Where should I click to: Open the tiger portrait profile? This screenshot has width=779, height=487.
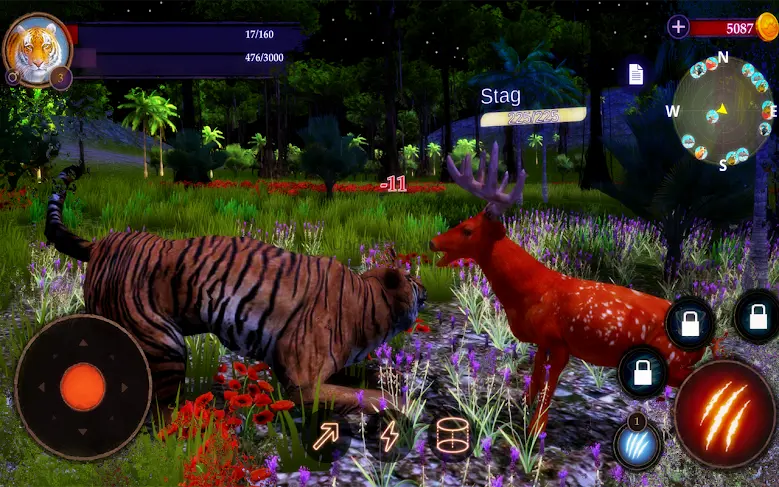37,47
